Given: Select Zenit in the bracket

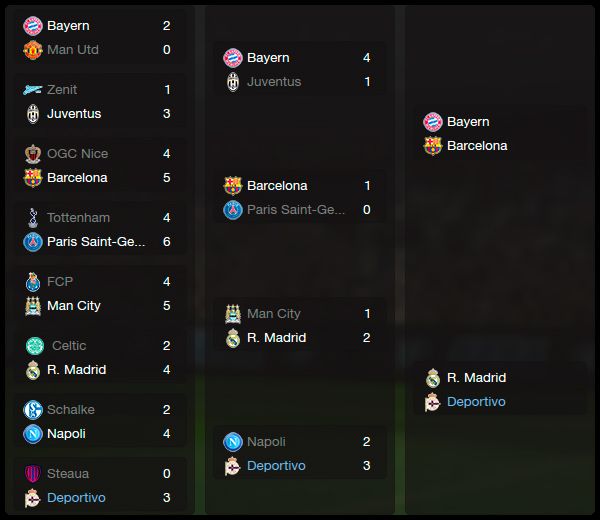Looking at the screenshot, I should pos(62,90).
